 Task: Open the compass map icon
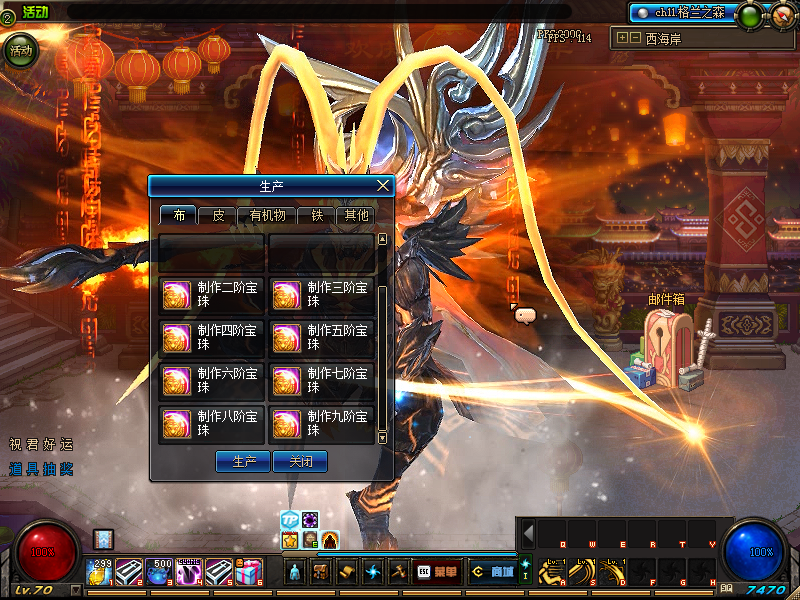[781, 15]
